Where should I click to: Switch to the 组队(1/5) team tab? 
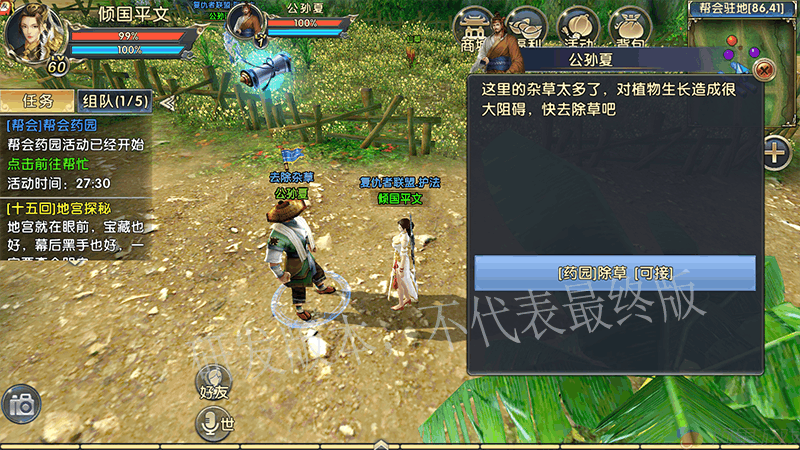pyautogui.click(x=115, y=101)
